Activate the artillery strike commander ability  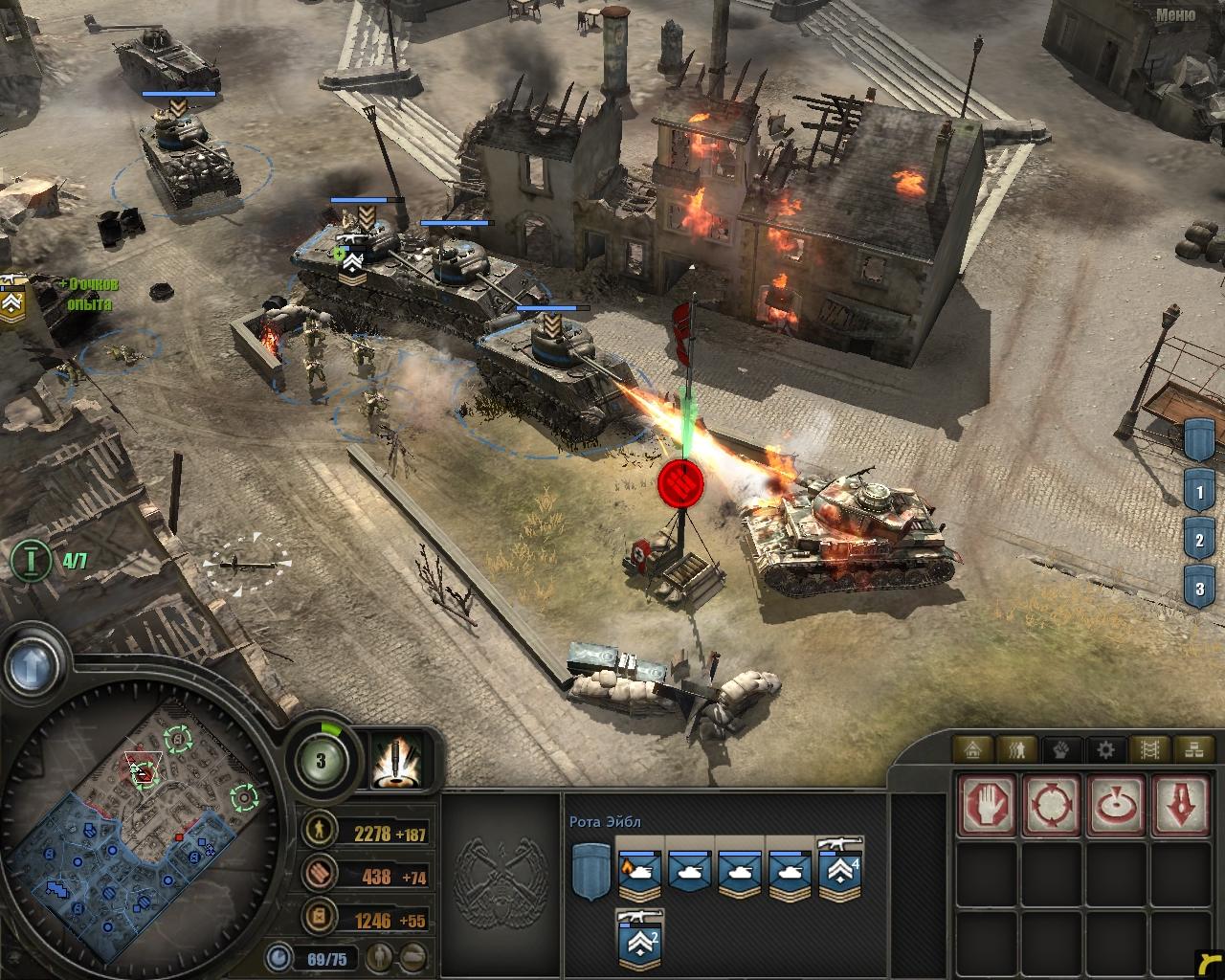click(396, 761)
